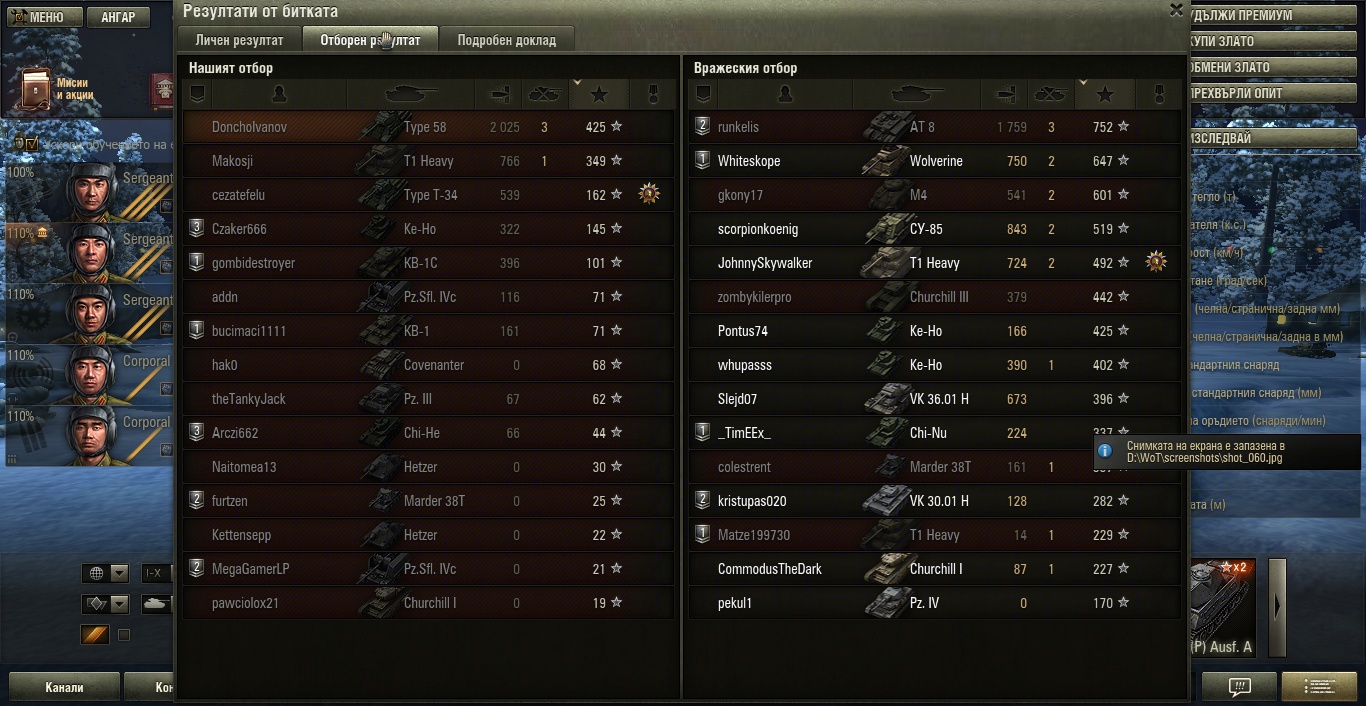
Task: Click the Канали chat channels button
Action: tap(64, 688)
